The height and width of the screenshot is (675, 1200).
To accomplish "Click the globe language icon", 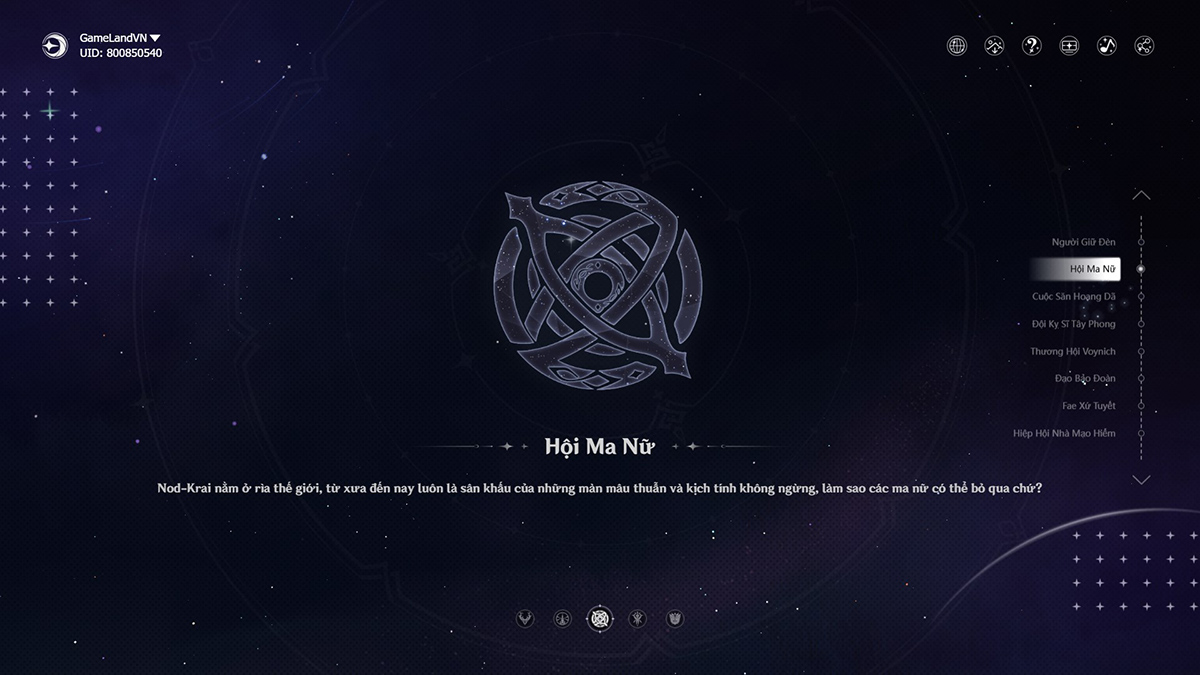I will 957,45.
